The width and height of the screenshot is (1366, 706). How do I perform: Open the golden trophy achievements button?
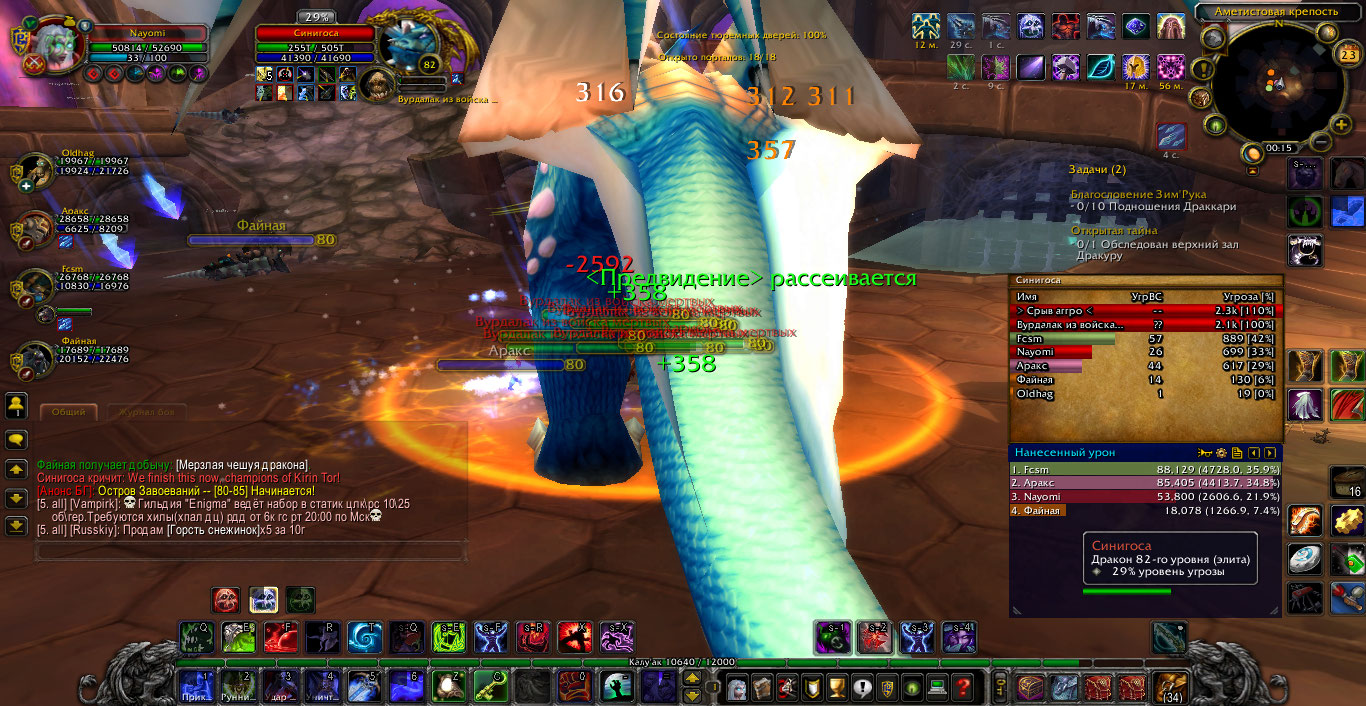836,687
